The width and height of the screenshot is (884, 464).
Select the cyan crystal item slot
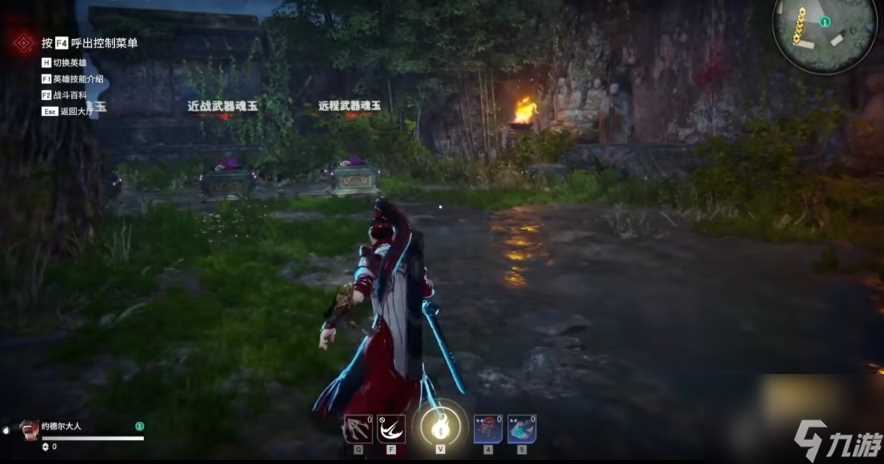521,428
